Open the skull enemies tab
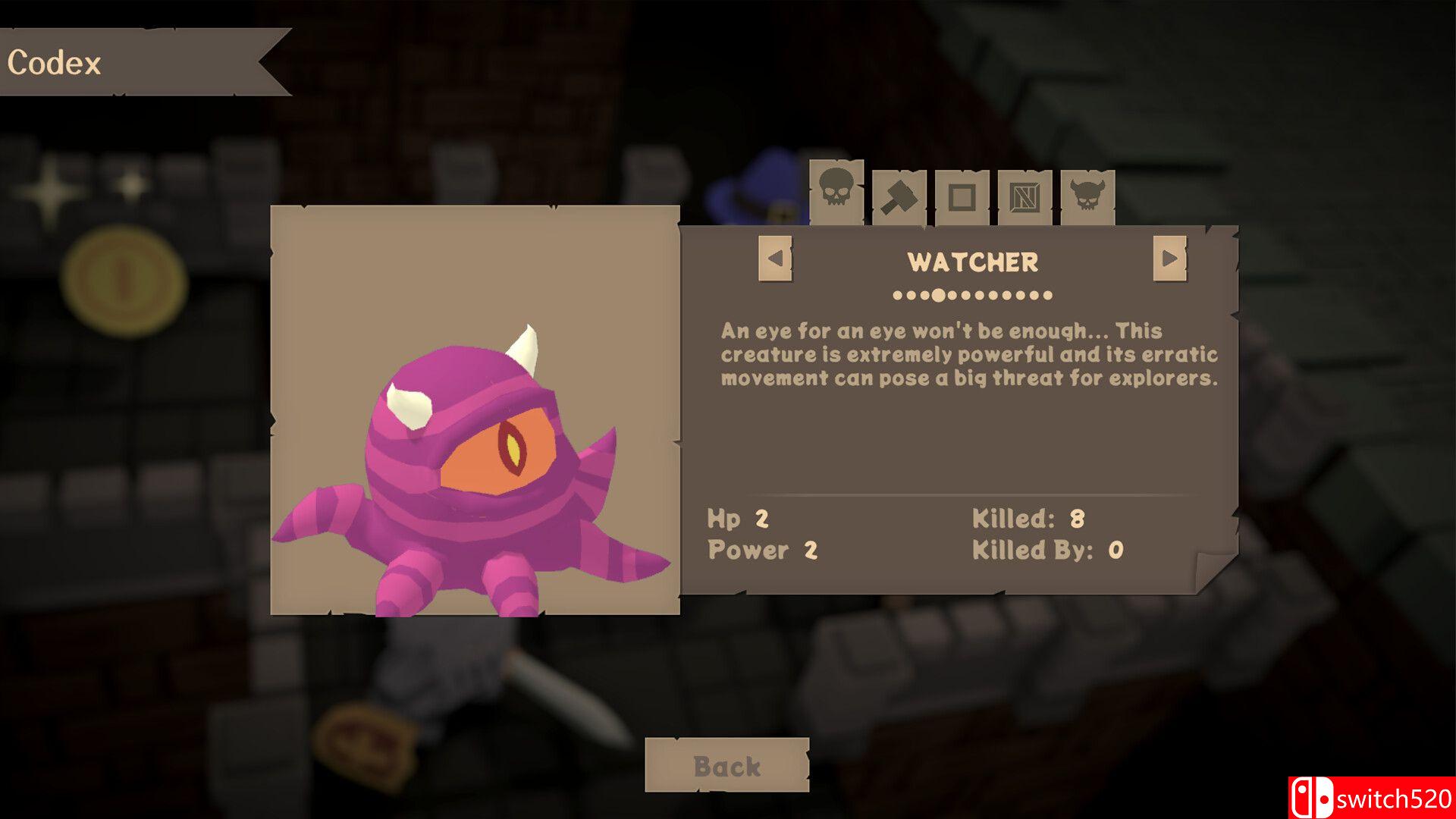 pos(836,190)
